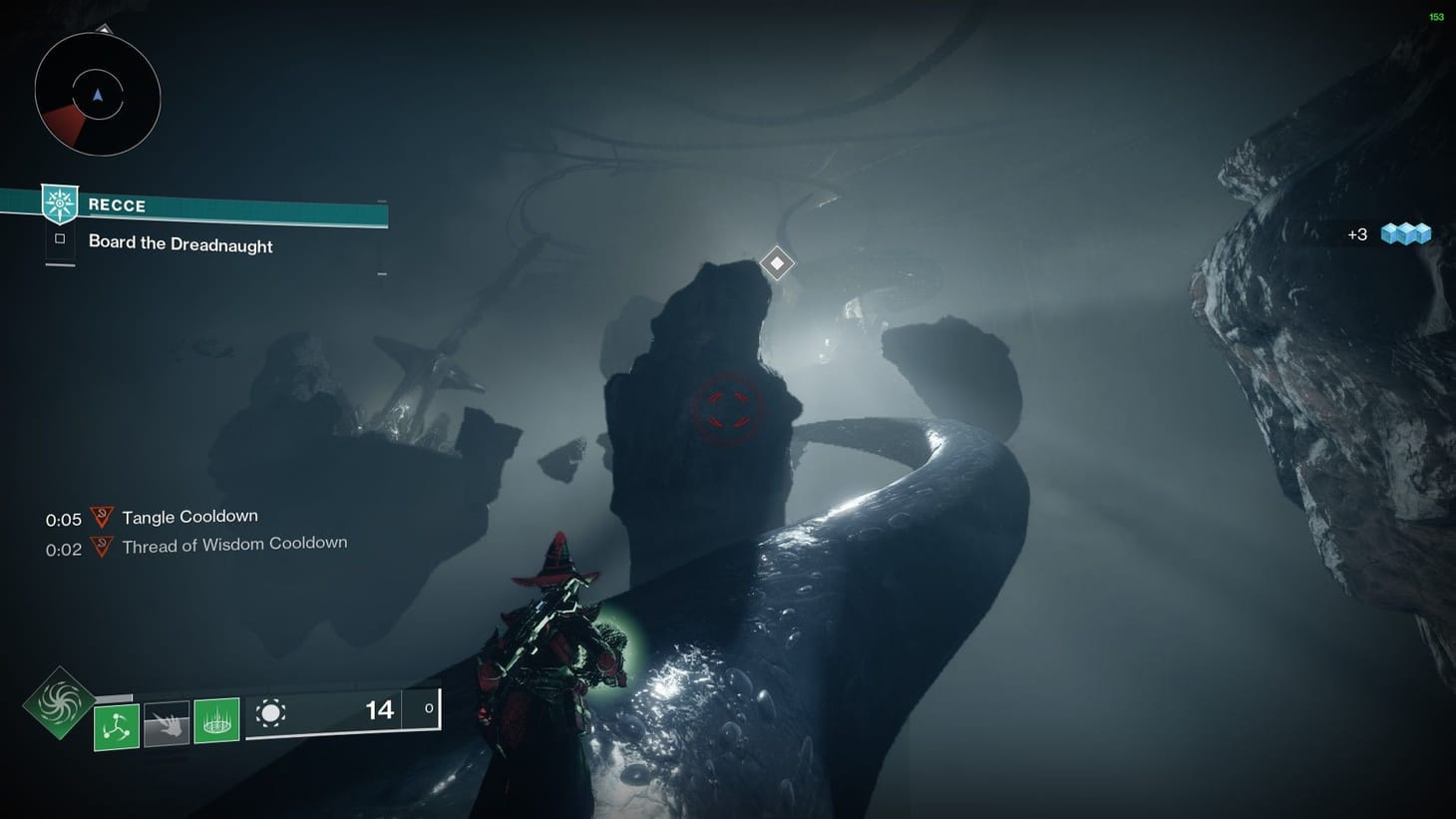Click the Thread of Wisdom cooldown icon
1456x819 pixels.
(101, 545)
